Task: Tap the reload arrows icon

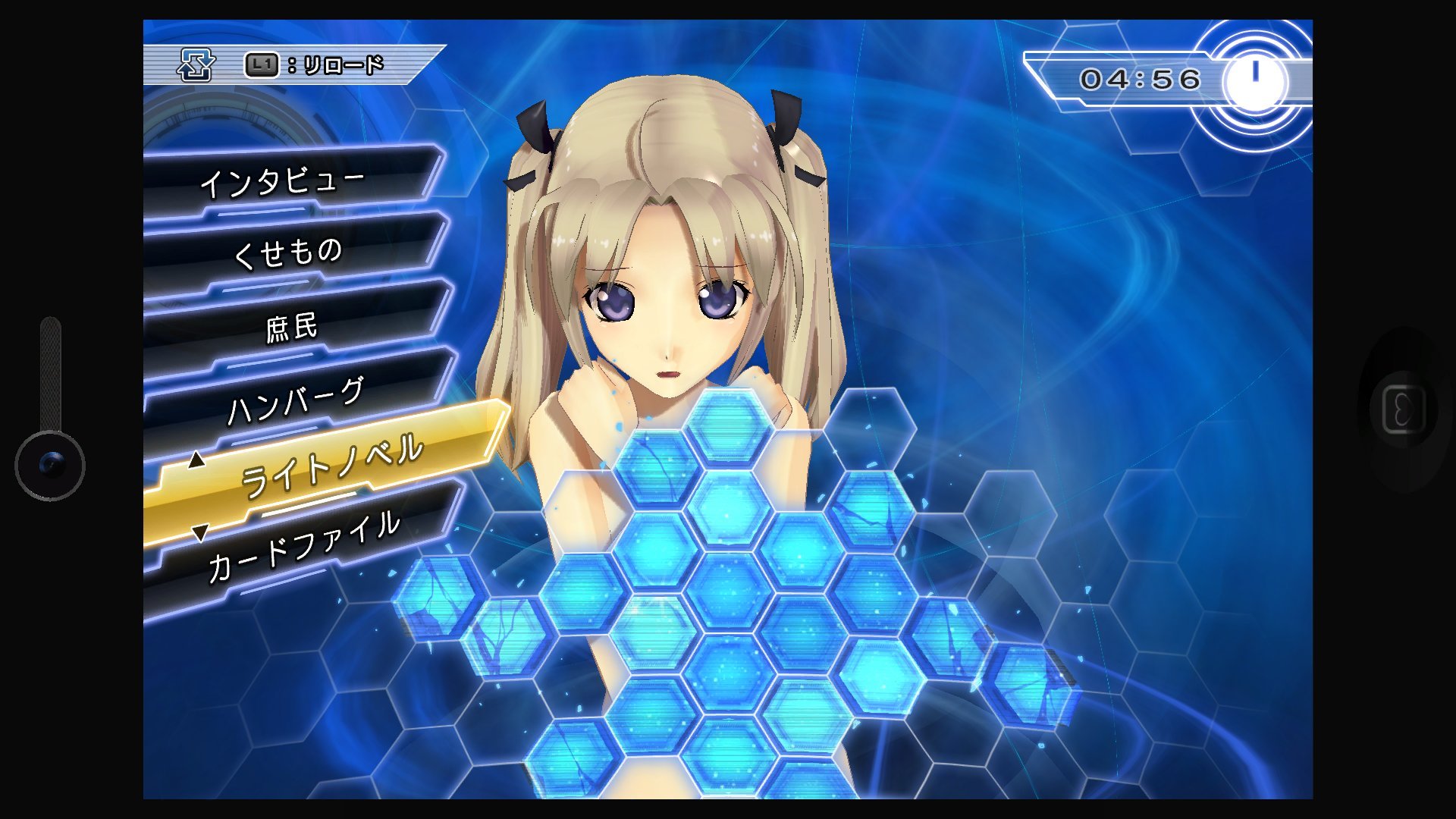Action: [x=196, y=65]
